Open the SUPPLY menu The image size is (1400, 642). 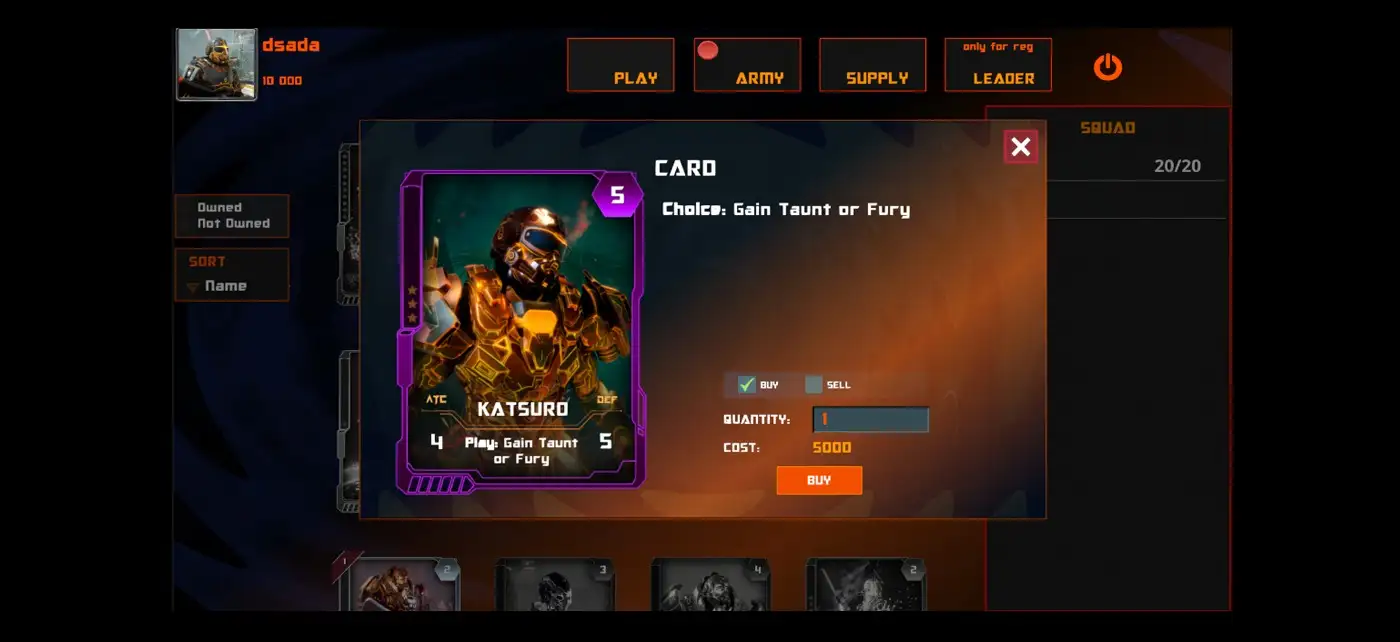[872, 65]
